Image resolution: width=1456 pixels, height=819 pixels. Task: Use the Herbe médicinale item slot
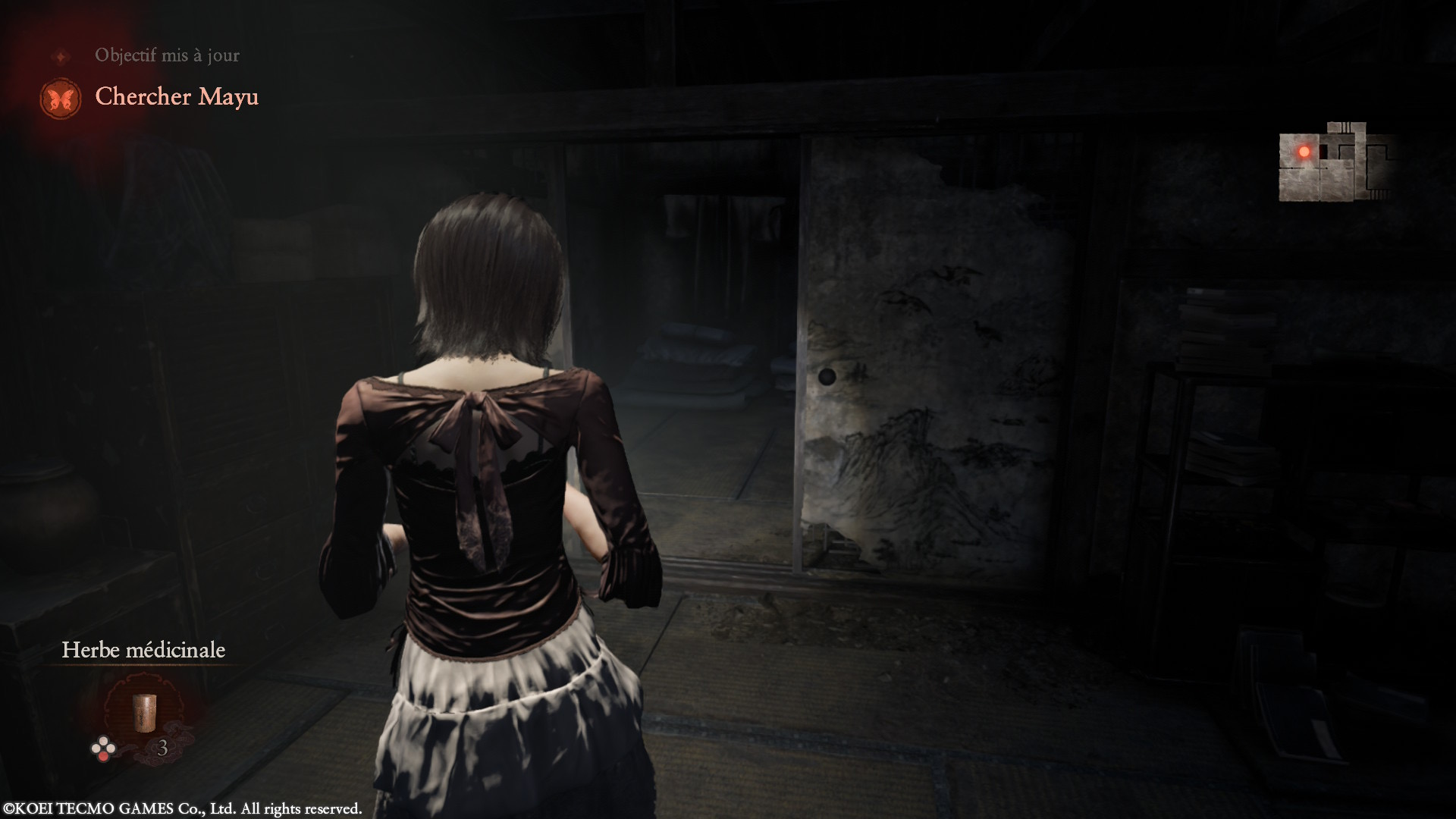(x=143, y=714)
